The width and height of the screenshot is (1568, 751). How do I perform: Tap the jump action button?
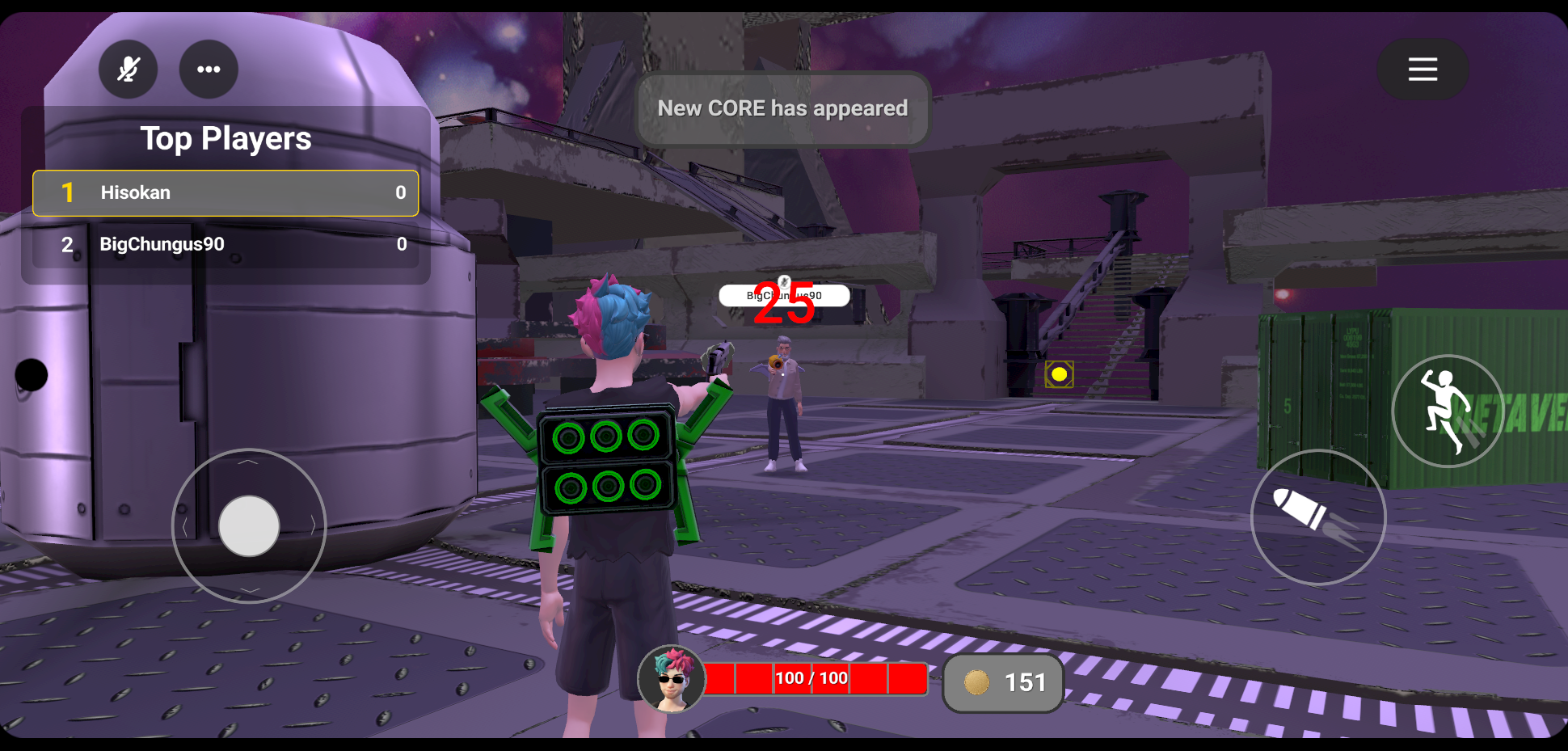[x=1448, y=411]
